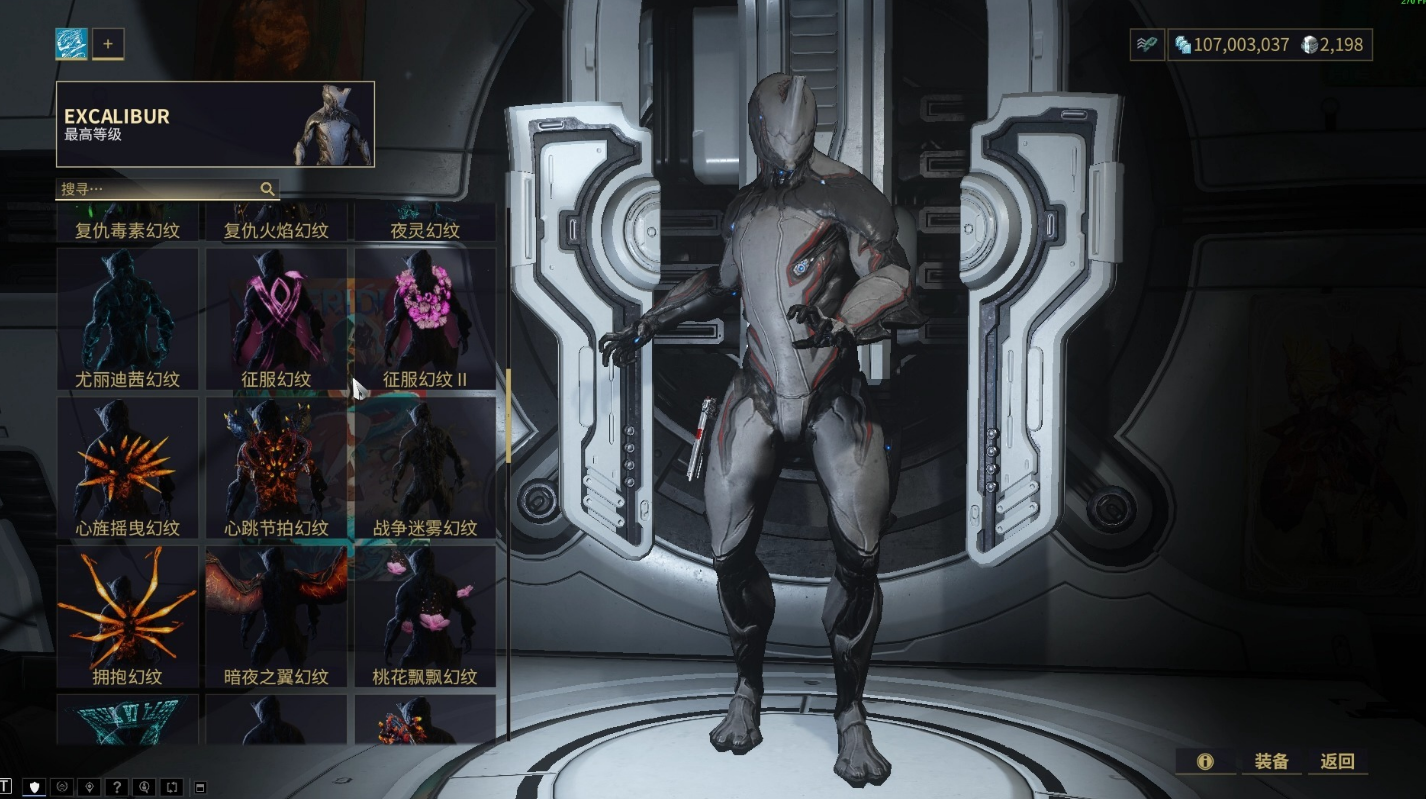
Task: Go back with the 返回 button
Action: pos(1337,761)
